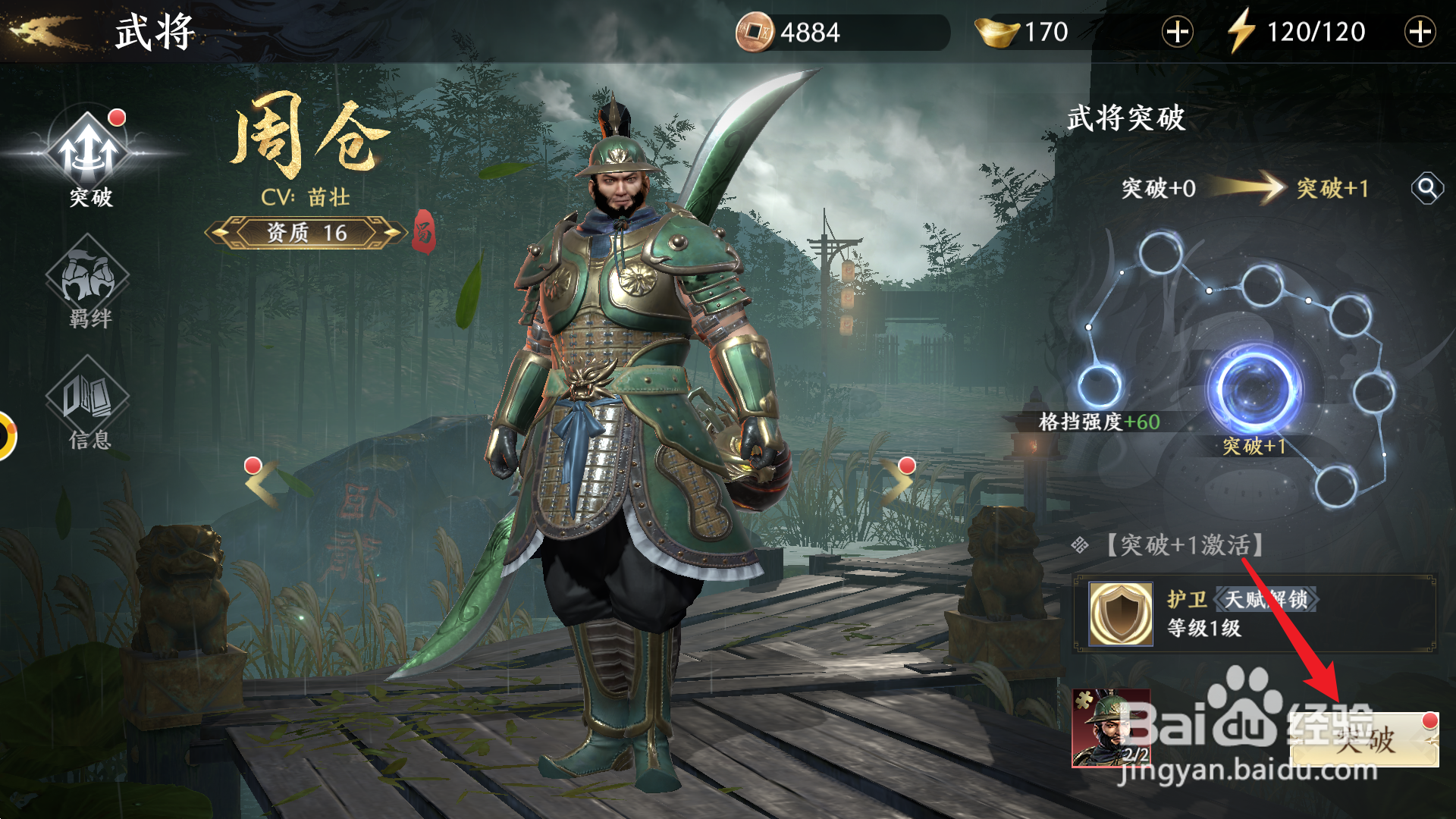Click the back arrow to leave 武将 screen
Image resolution: width=1456 pixels, height=819 pixels.
pyautogui.click(x=36, y=30)
